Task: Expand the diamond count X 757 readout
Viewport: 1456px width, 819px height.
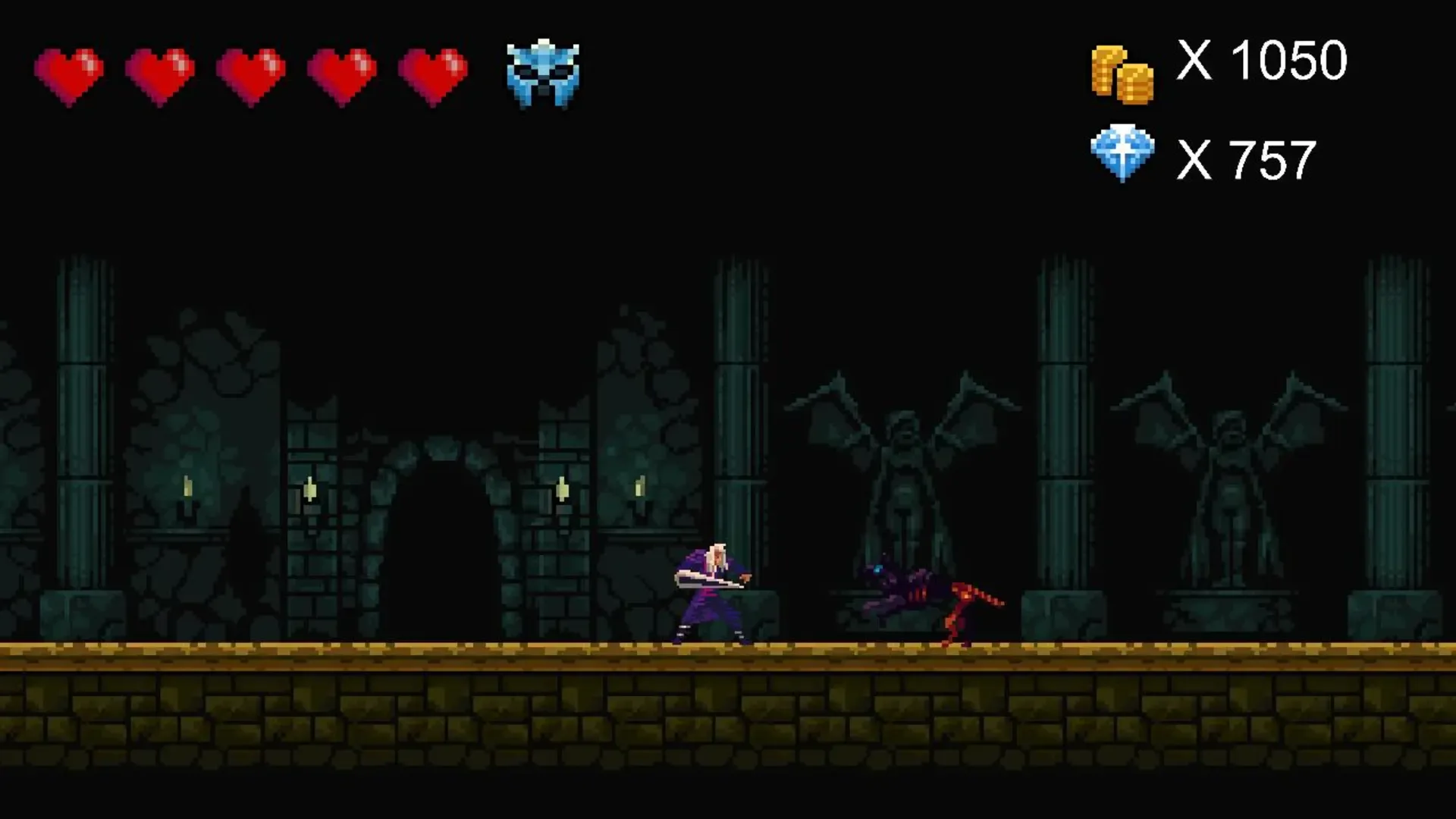Action: point(1249,159)
